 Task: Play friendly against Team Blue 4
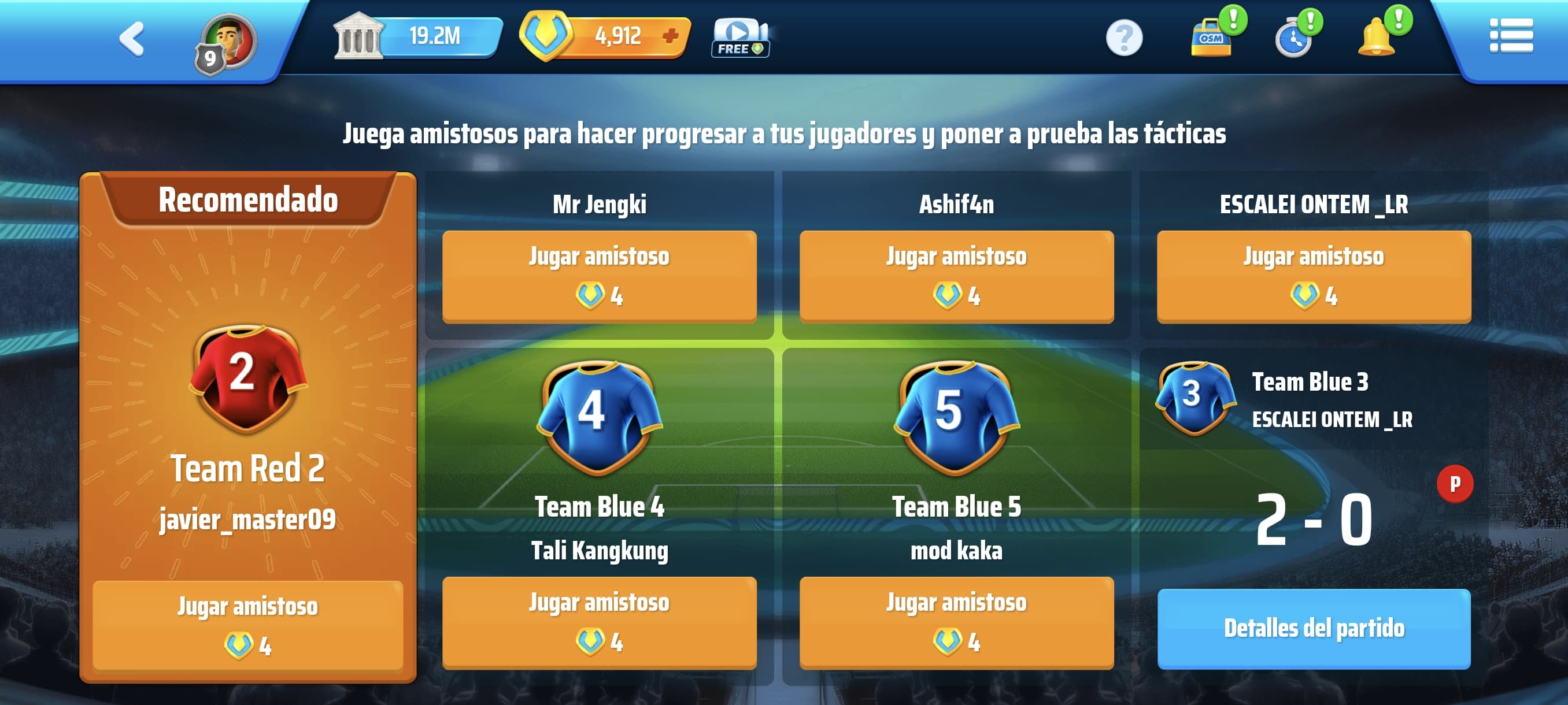coord(599,622)
